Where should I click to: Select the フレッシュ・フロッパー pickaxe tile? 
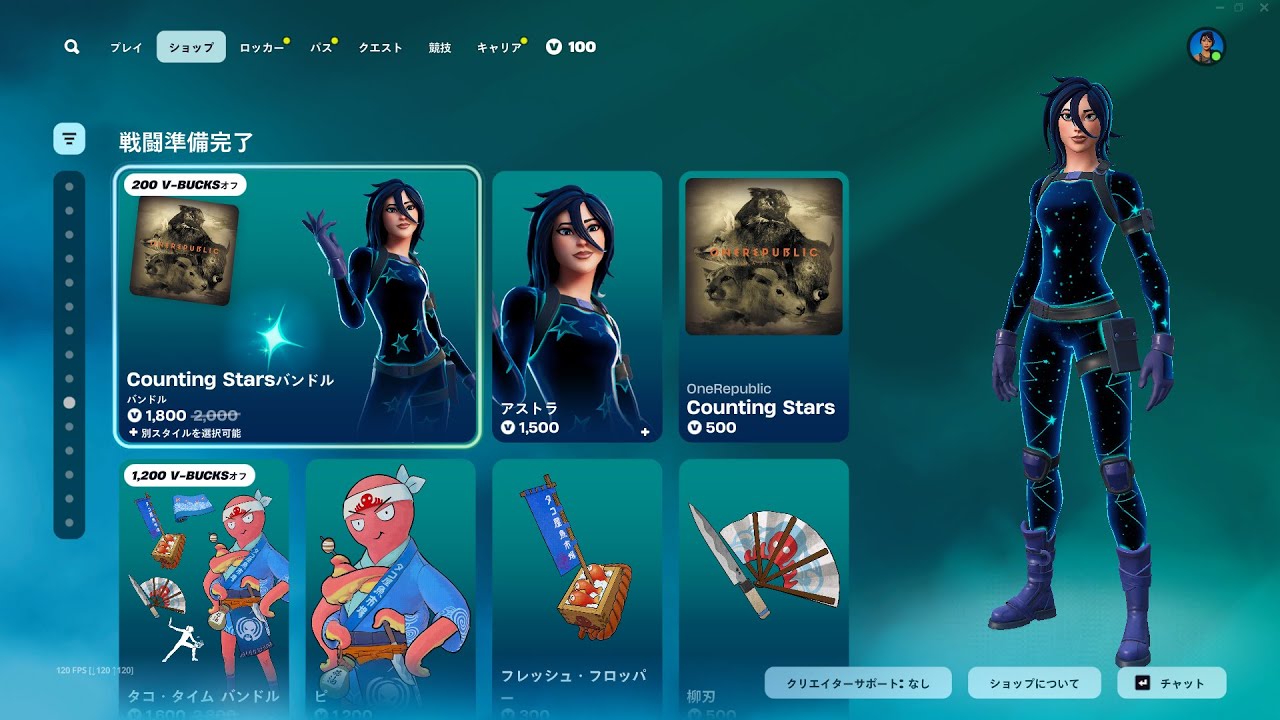(577, 588)
